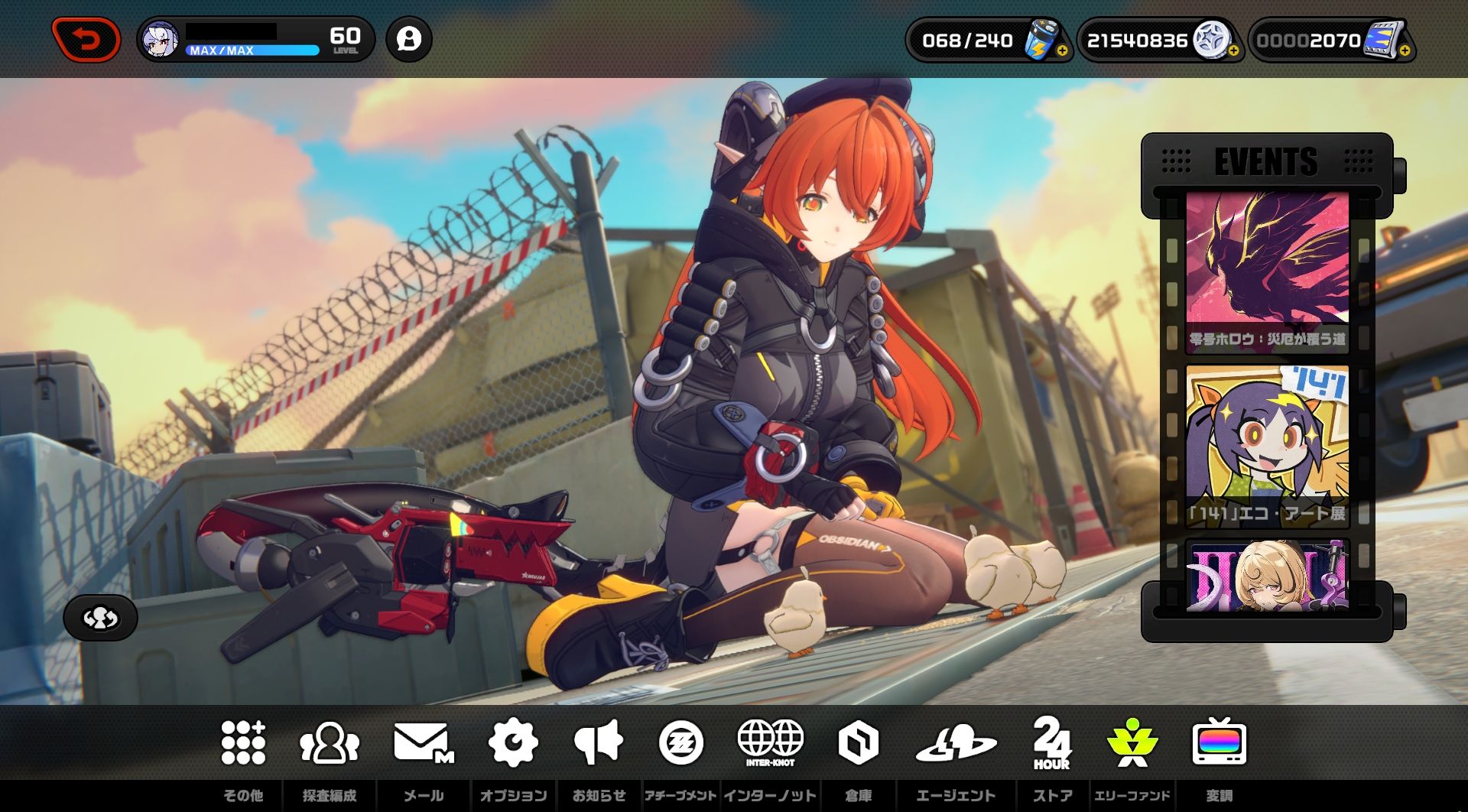Switch the wallpaper character display
Viewport: 1468px width, 812px height.
click(100, 618)
